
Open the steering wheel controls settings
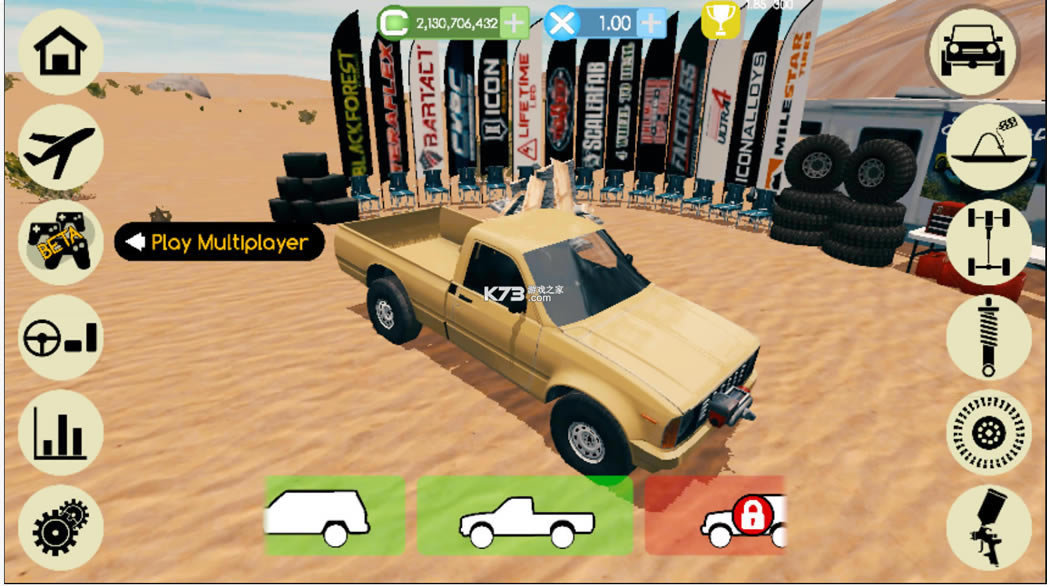(x=60, y=338)
